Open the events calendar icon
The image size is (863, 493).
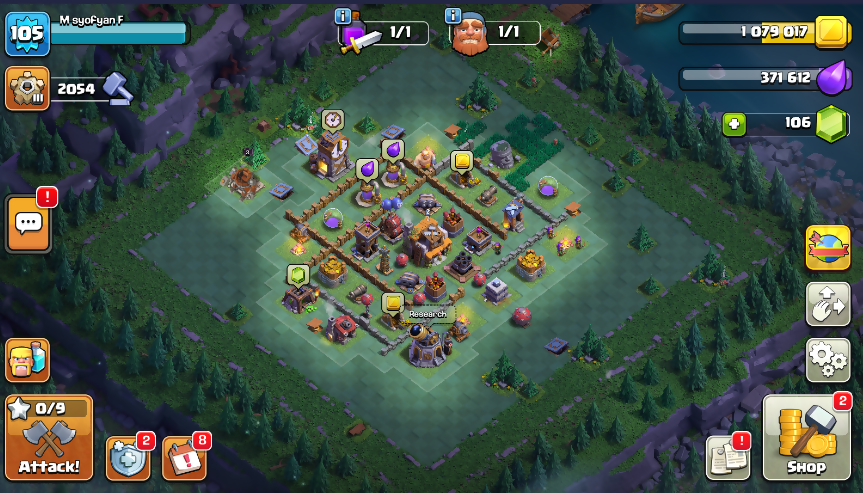[x=183, y=458]
